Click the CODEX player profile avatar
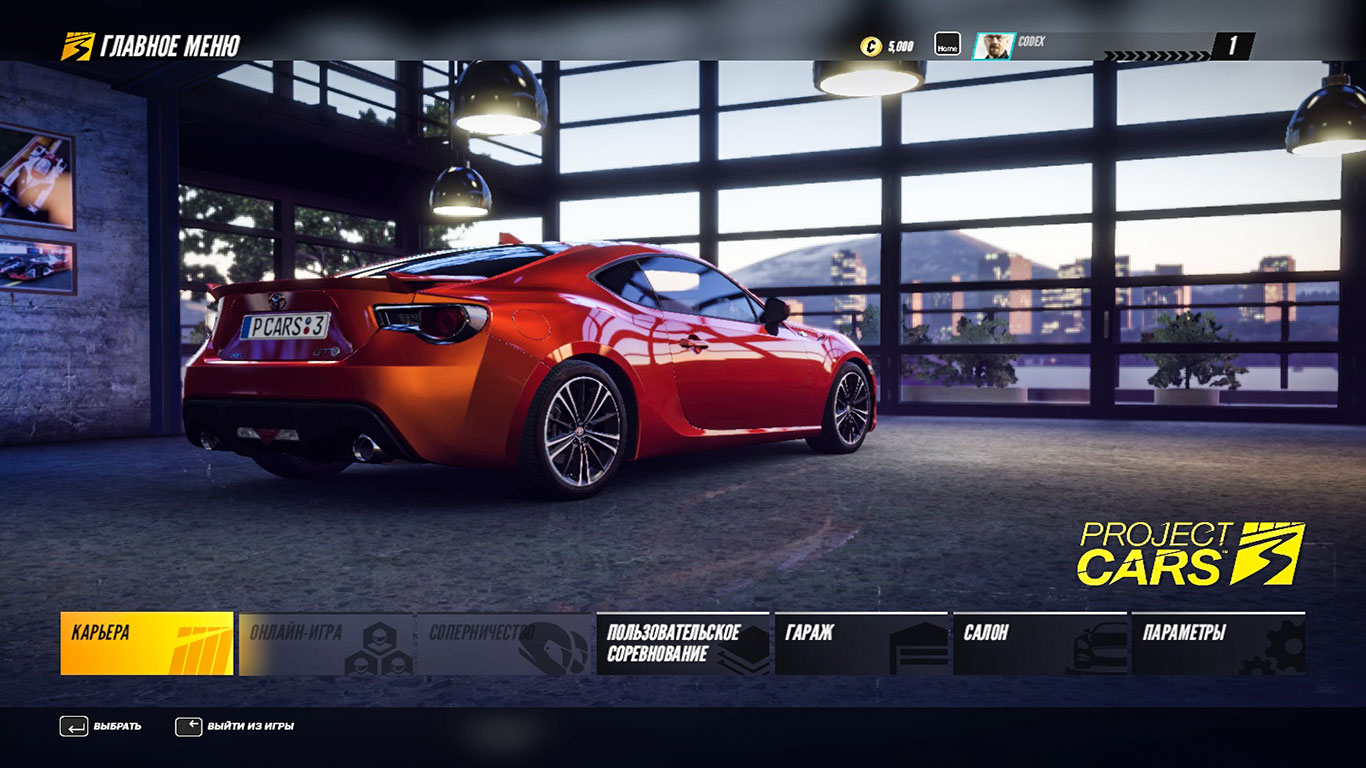The height and width of the screenshot is (768, 1366). click(x=993, y=46)
